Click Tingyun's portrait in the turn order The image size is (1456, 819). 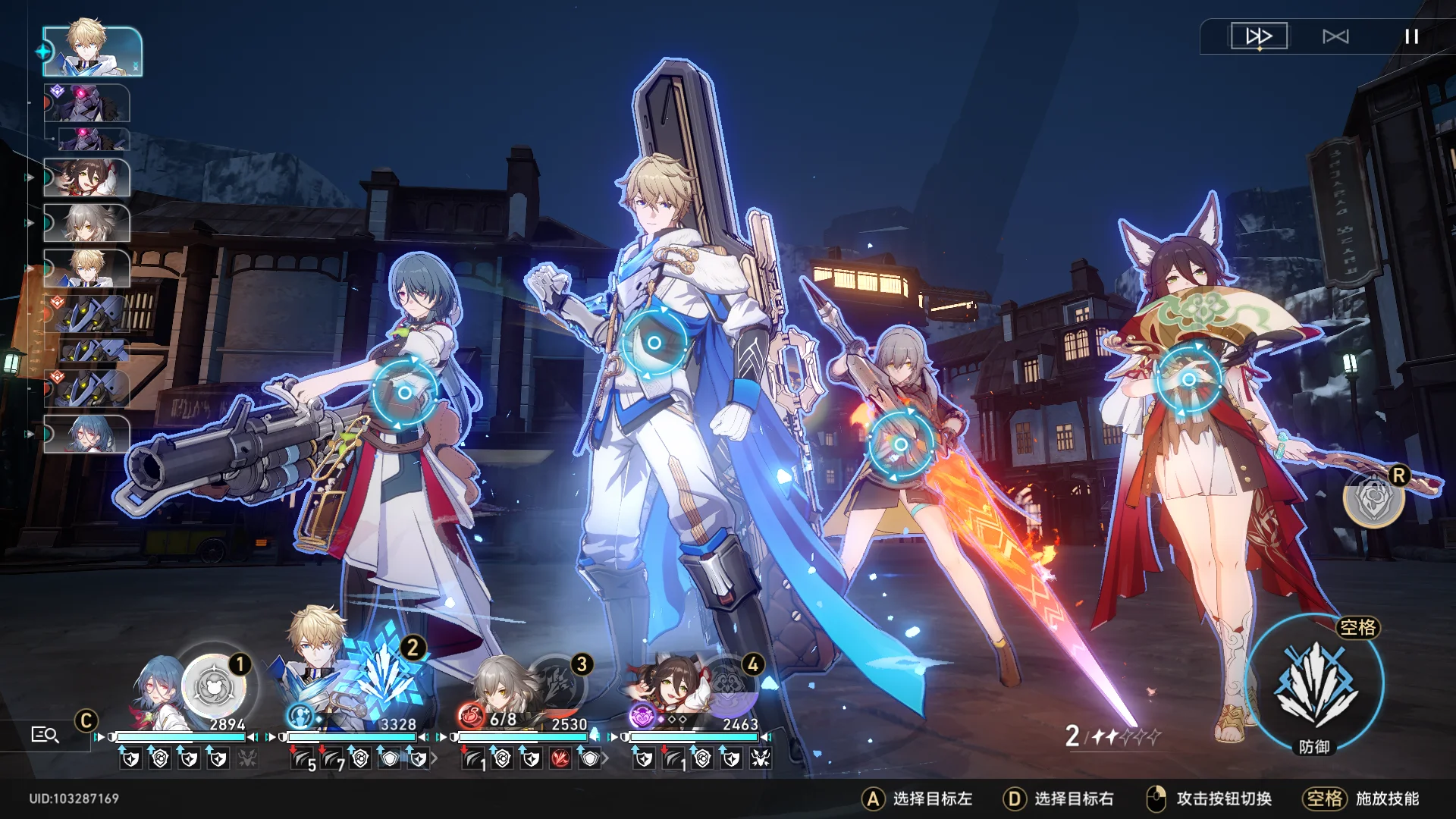click(87, 178)
